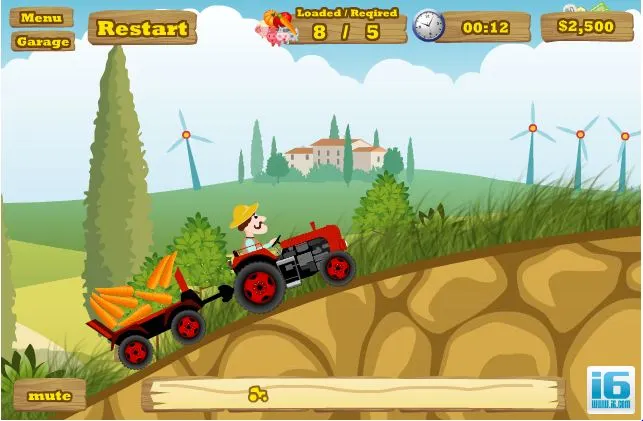Go to the Garage

pyautogui.click(x=43, y=42)
